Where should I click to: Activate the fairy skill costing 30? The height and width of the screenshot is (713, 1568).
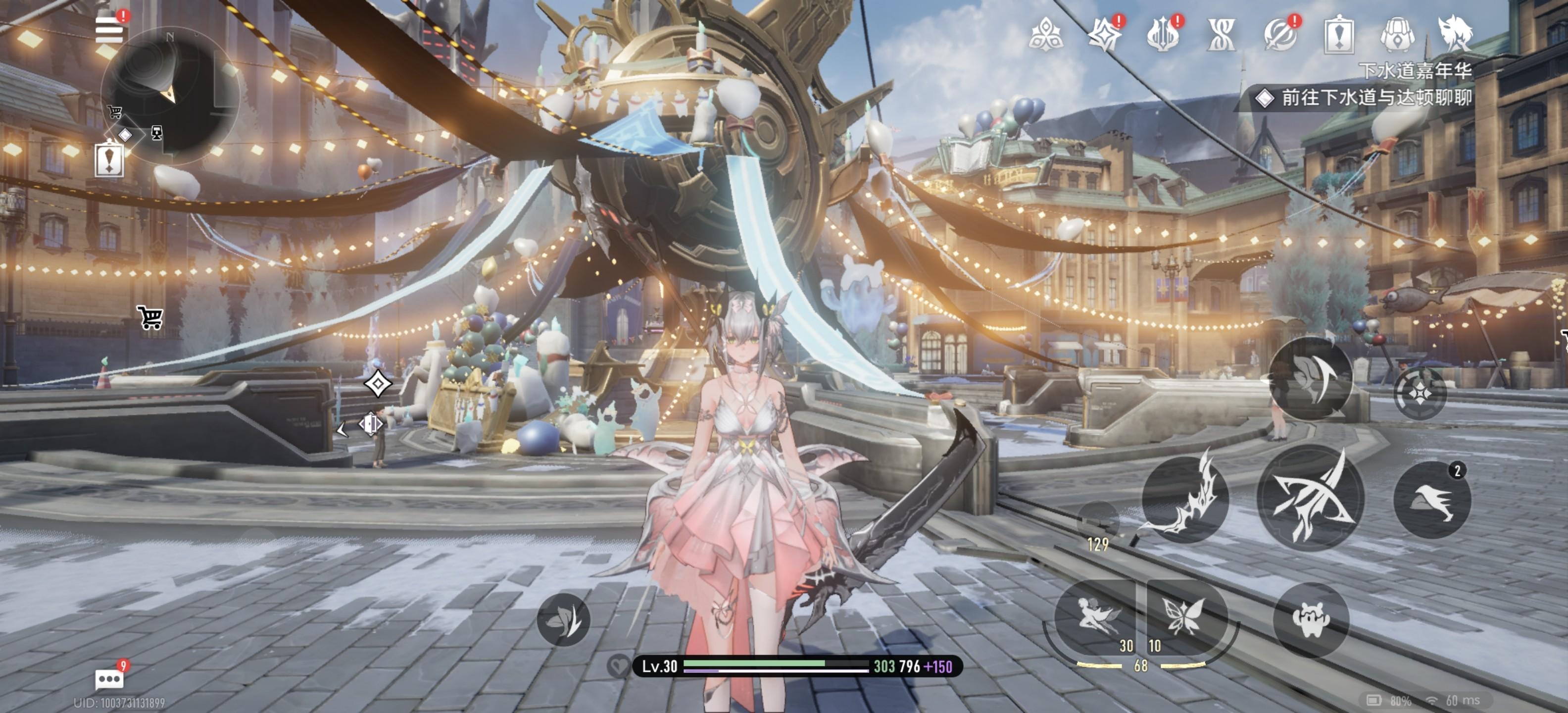1095,616
